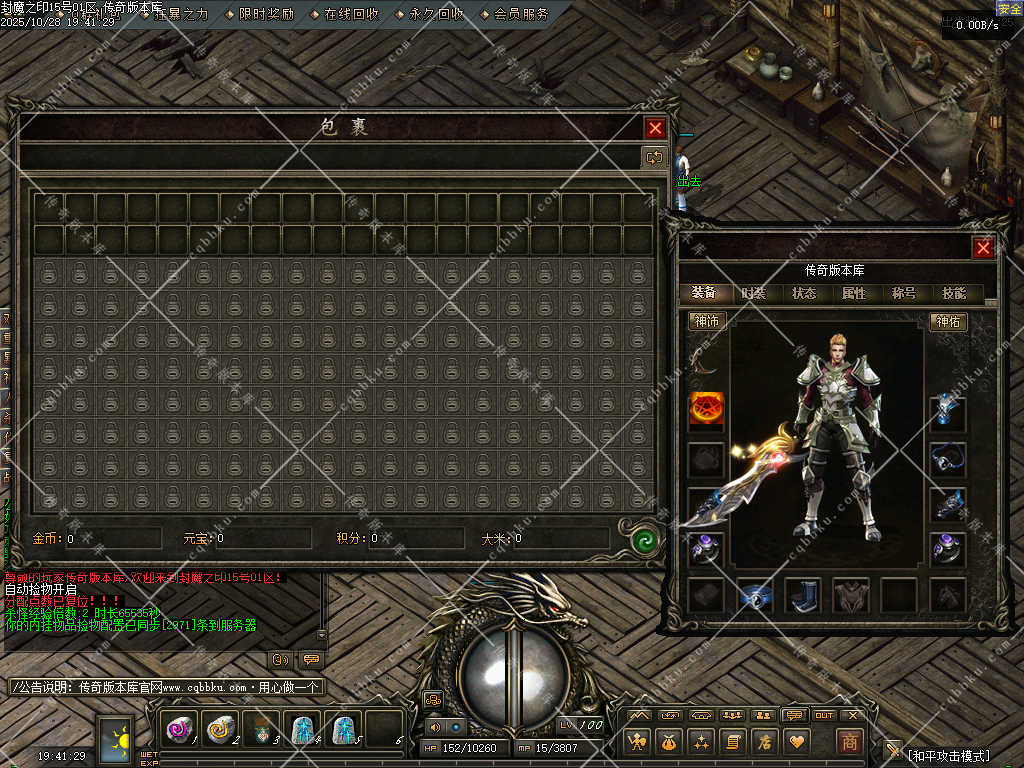
Task: Open the 在线回收 menu entry
Action: (x=351, y=14)
